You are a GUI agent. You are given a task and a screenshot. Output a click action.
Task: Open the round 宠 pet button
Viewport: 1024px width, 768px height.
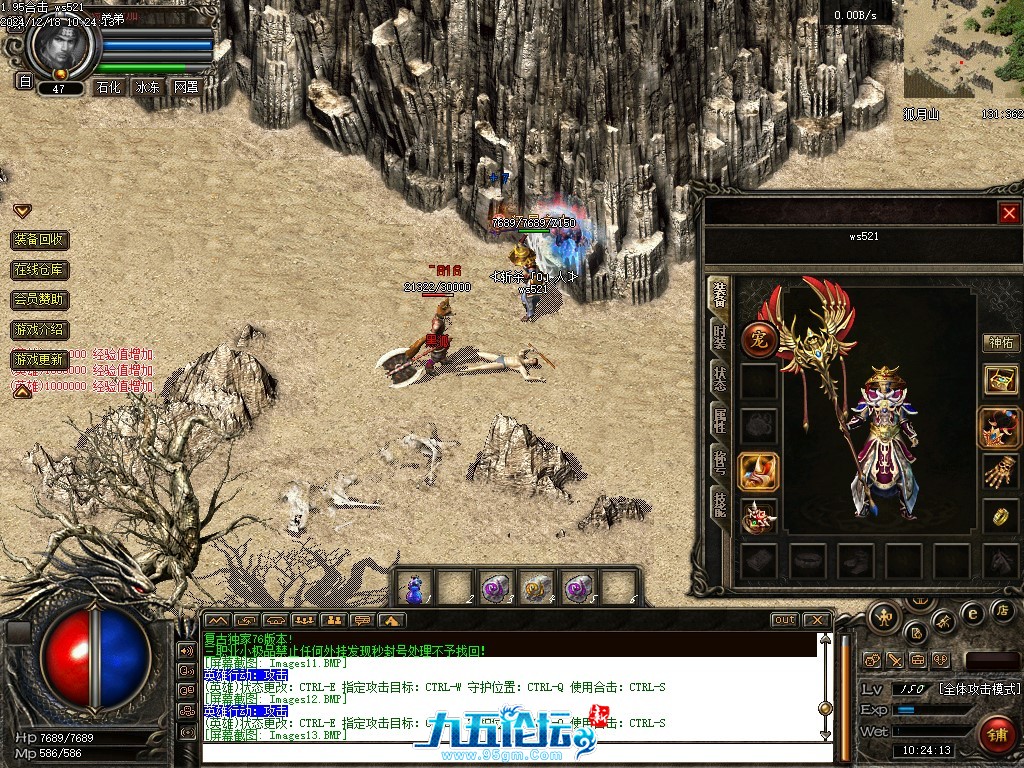pyautogui.click(x=759, y=339)
